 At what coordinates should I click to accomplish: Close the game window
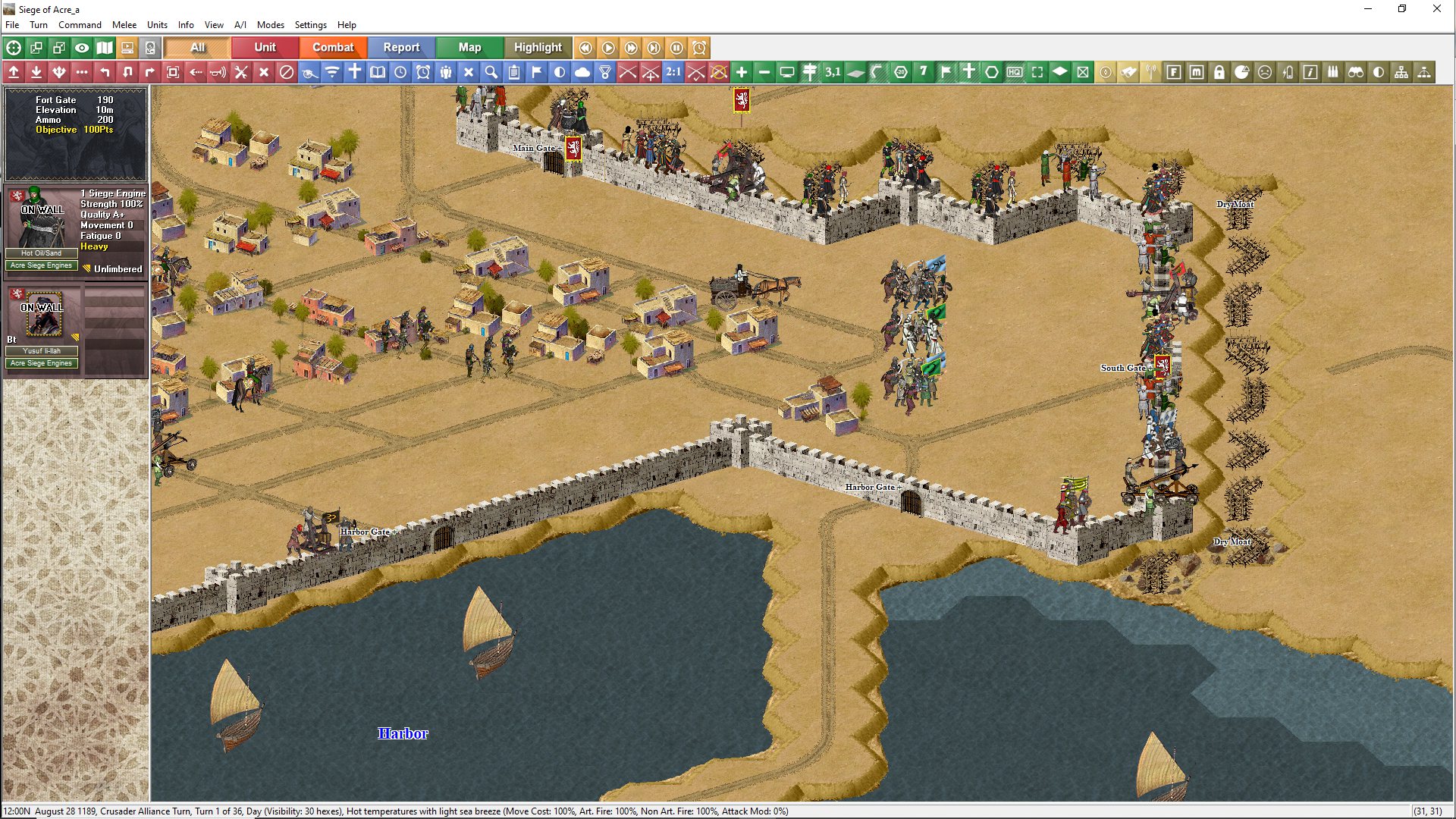(1436, 9)
